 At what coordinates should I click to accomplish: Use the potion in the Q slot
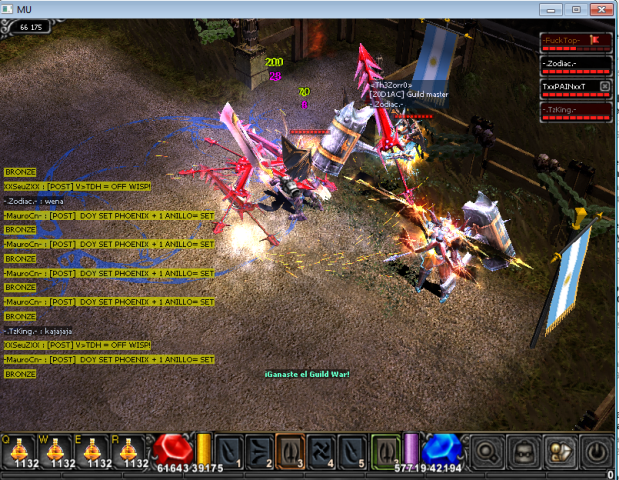pyautogui.click(x=20, y=452)
